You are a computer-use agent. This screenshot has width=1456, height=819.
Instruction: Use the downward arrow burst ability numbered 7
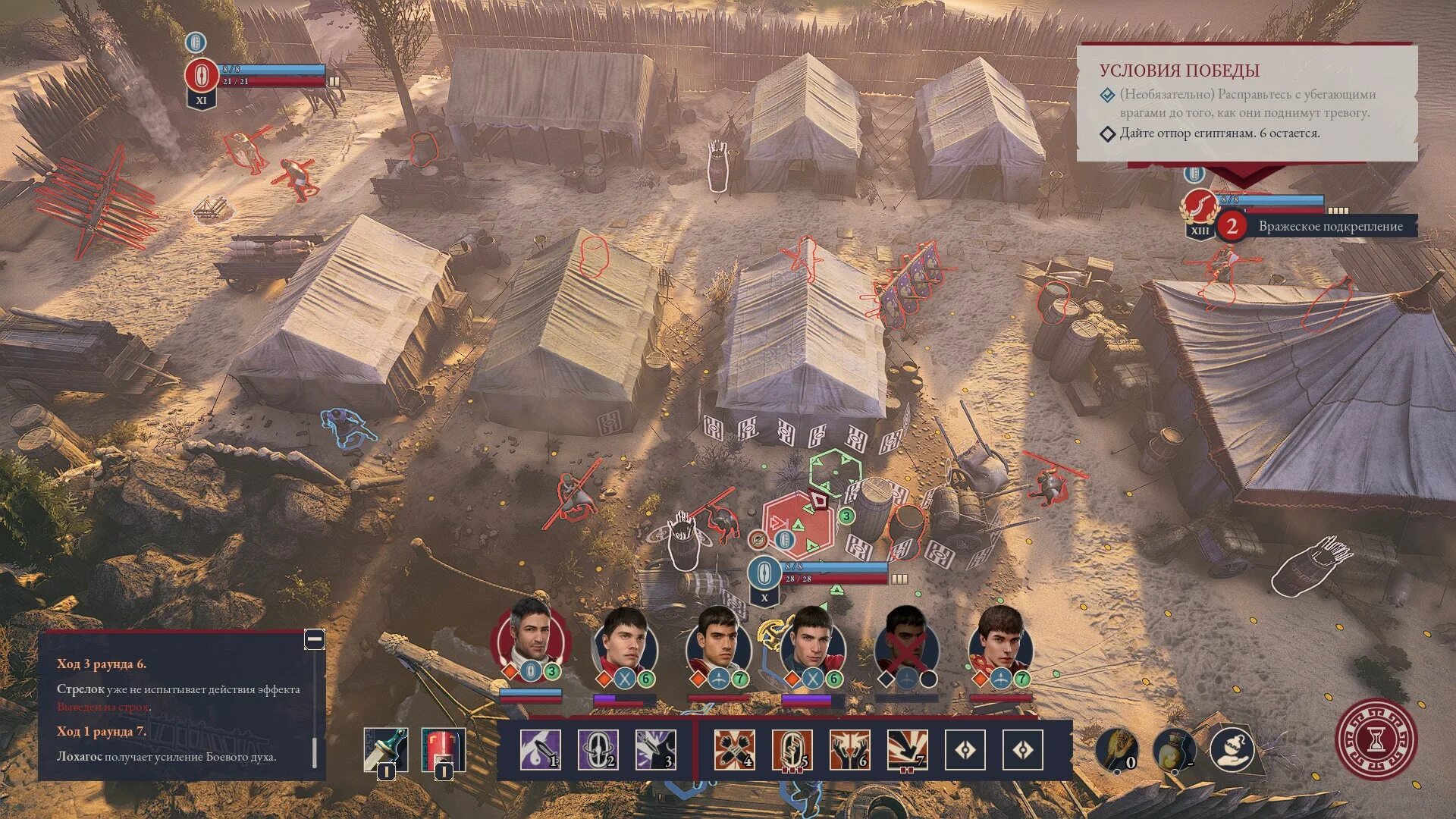pos(907,749)
